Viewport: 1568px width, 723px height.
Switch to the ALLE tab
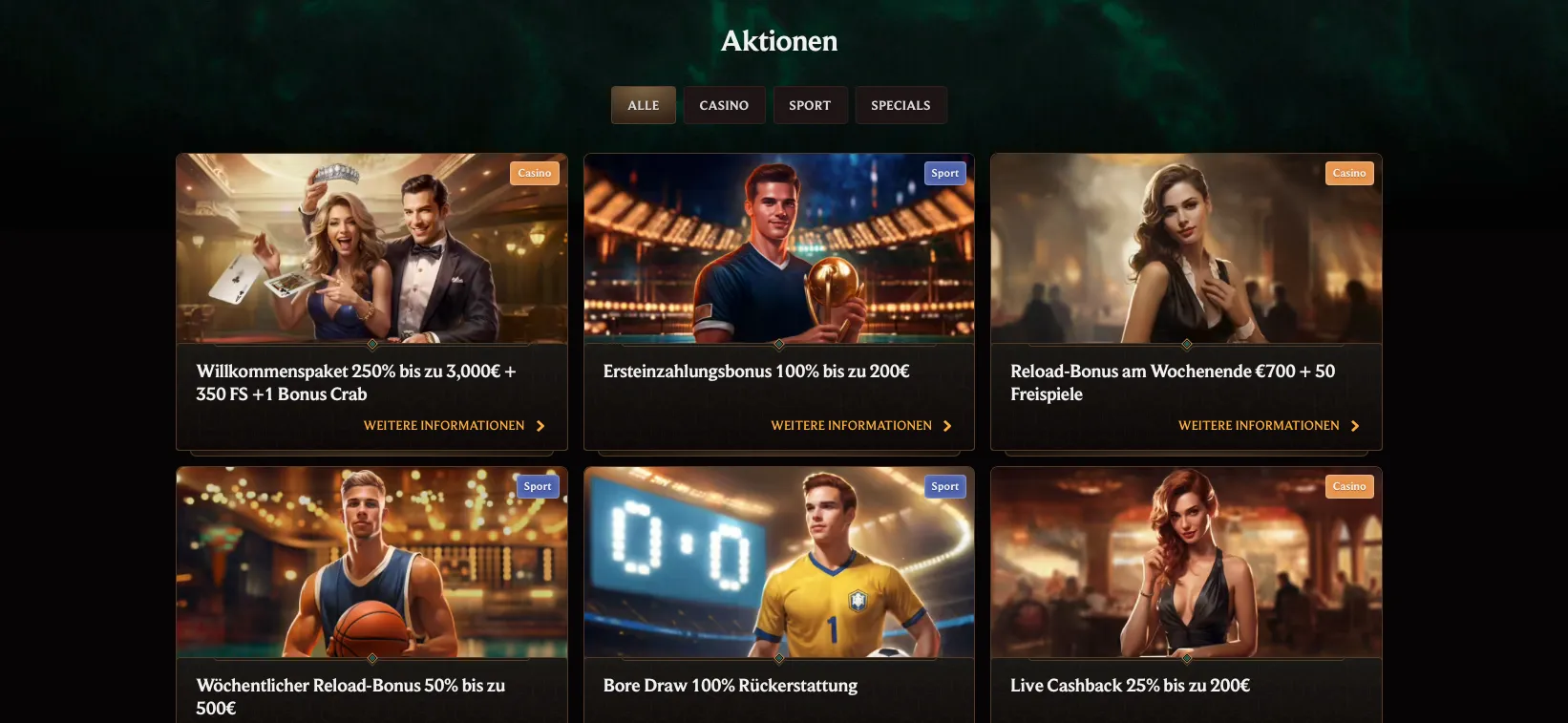[x=643, y=105]
